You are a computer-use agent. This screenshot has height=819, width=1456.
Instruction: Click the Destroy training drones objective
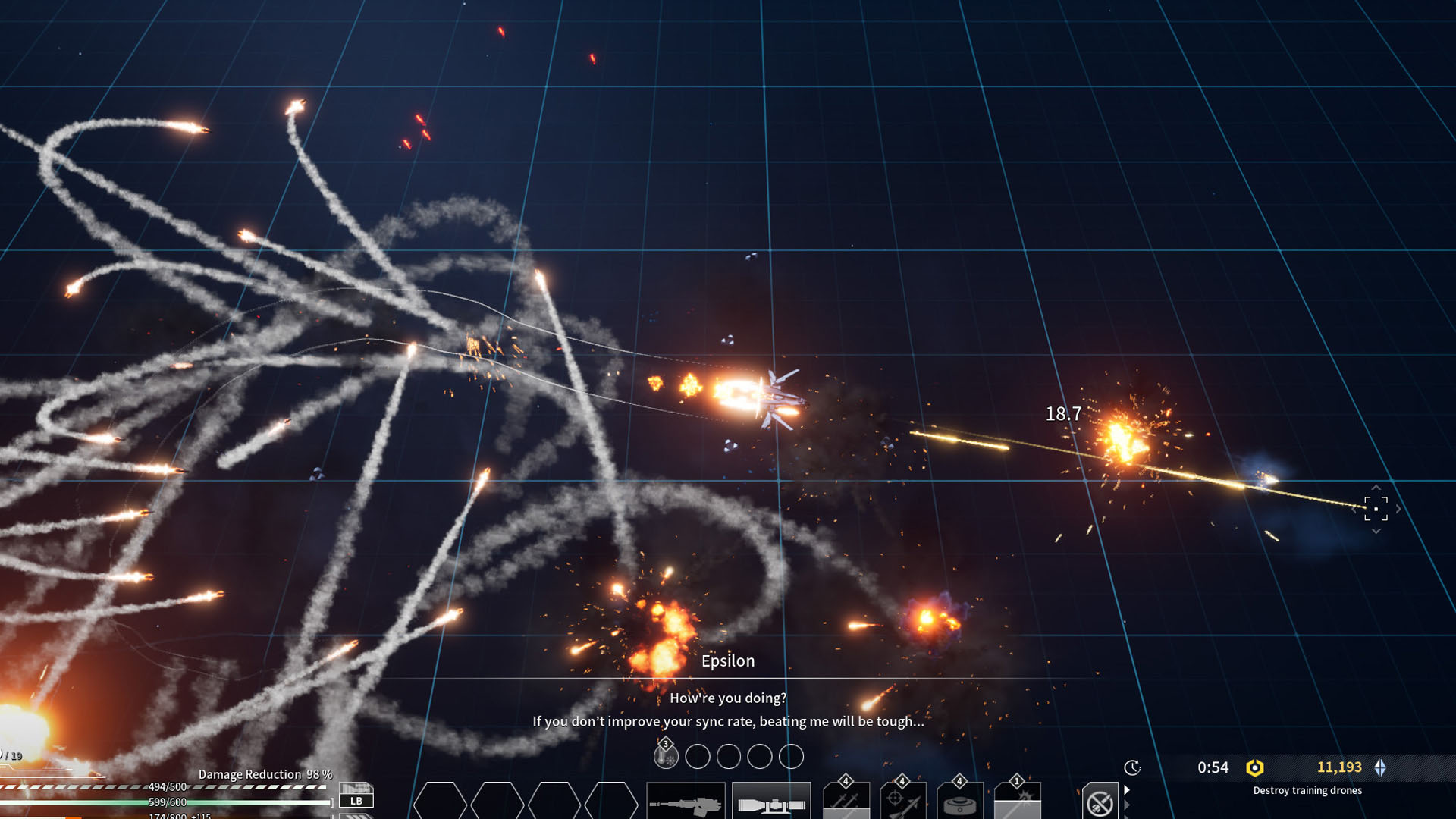pos(1307,790)
